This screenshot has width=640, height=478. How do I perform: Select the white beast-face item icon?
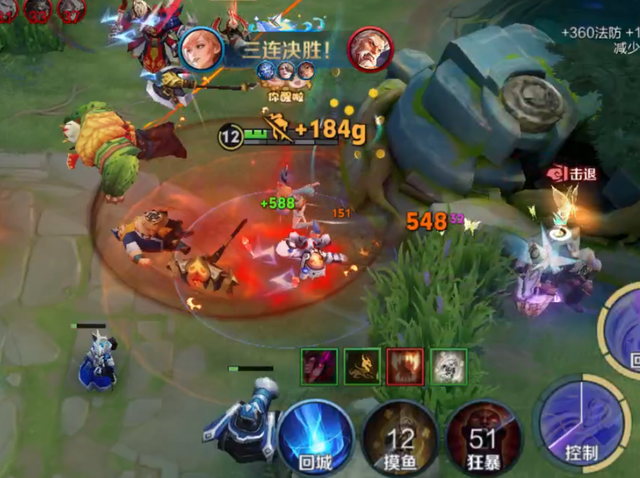(x=448, y=366)
